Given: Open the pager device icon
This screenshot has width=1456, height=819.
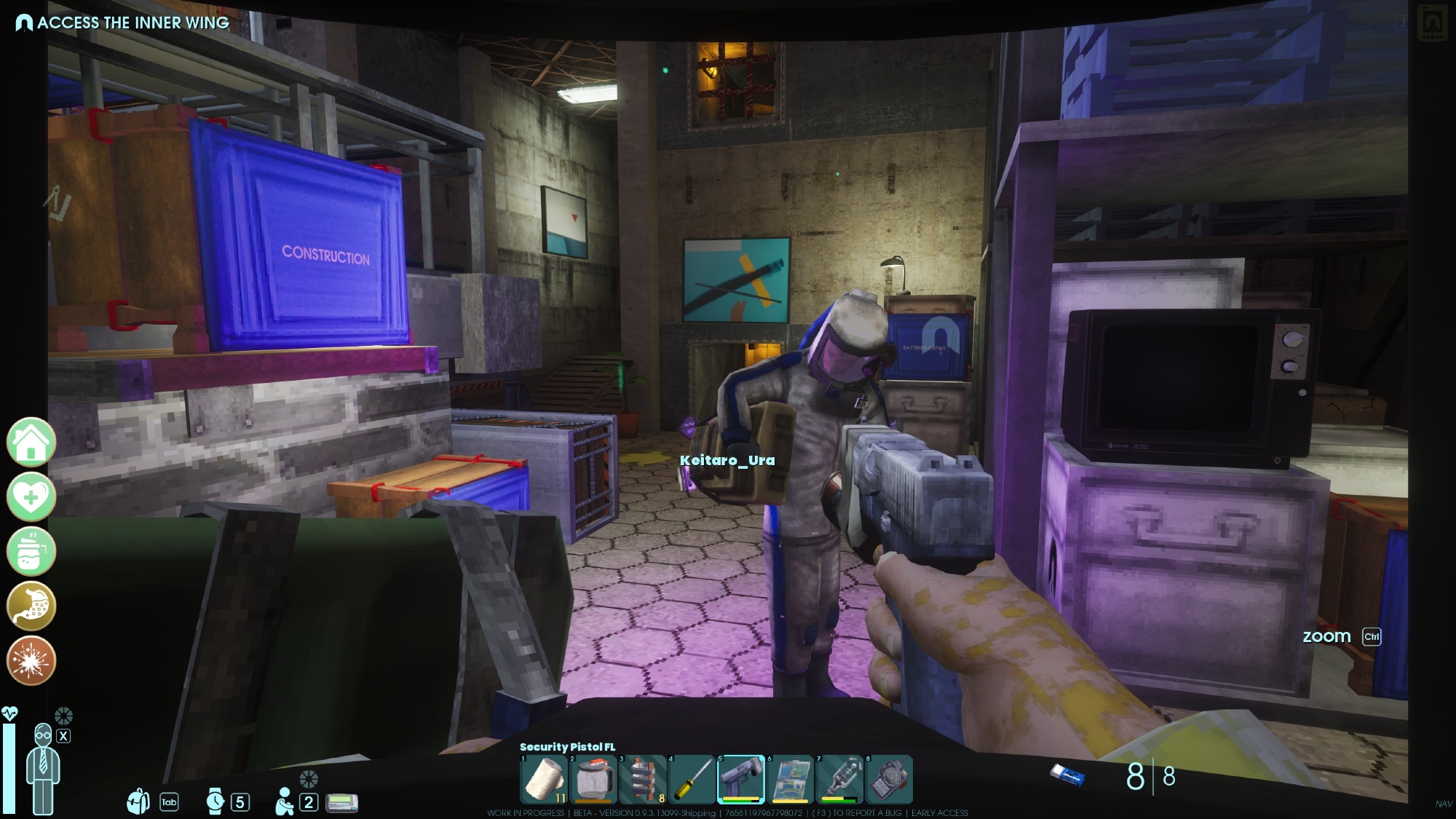Looking at the screenshot, I should click(341, 802).
